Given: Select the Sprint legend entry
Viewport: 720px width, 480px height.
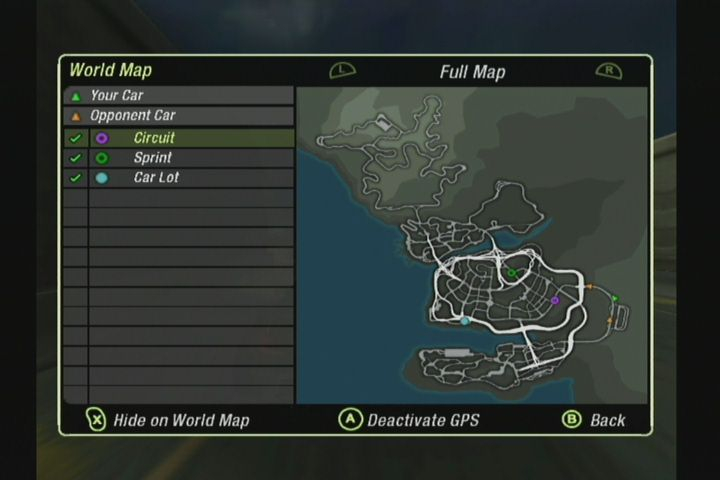Looking at the screenshot, I should click(x=152, y=158).
